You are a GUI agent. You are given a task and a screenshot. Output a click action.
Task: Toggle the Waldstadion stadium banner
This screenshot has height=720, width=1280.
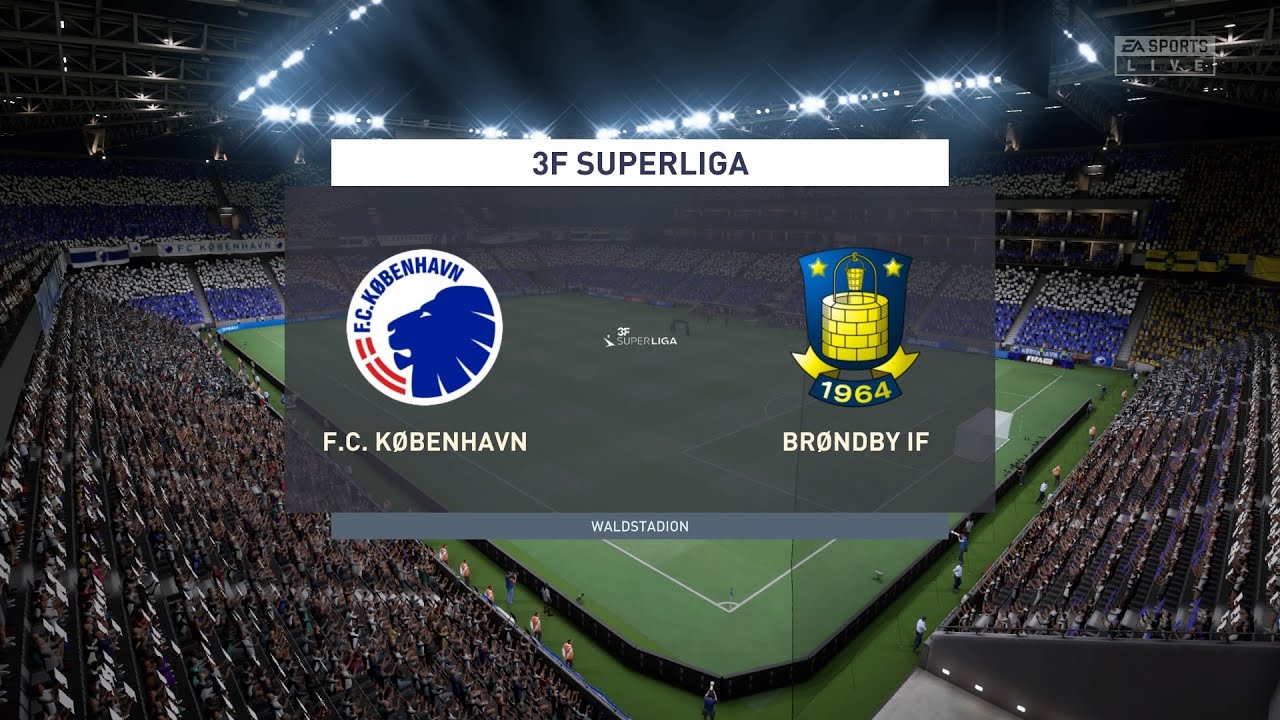pyautogui.click(x=640, y=524)
